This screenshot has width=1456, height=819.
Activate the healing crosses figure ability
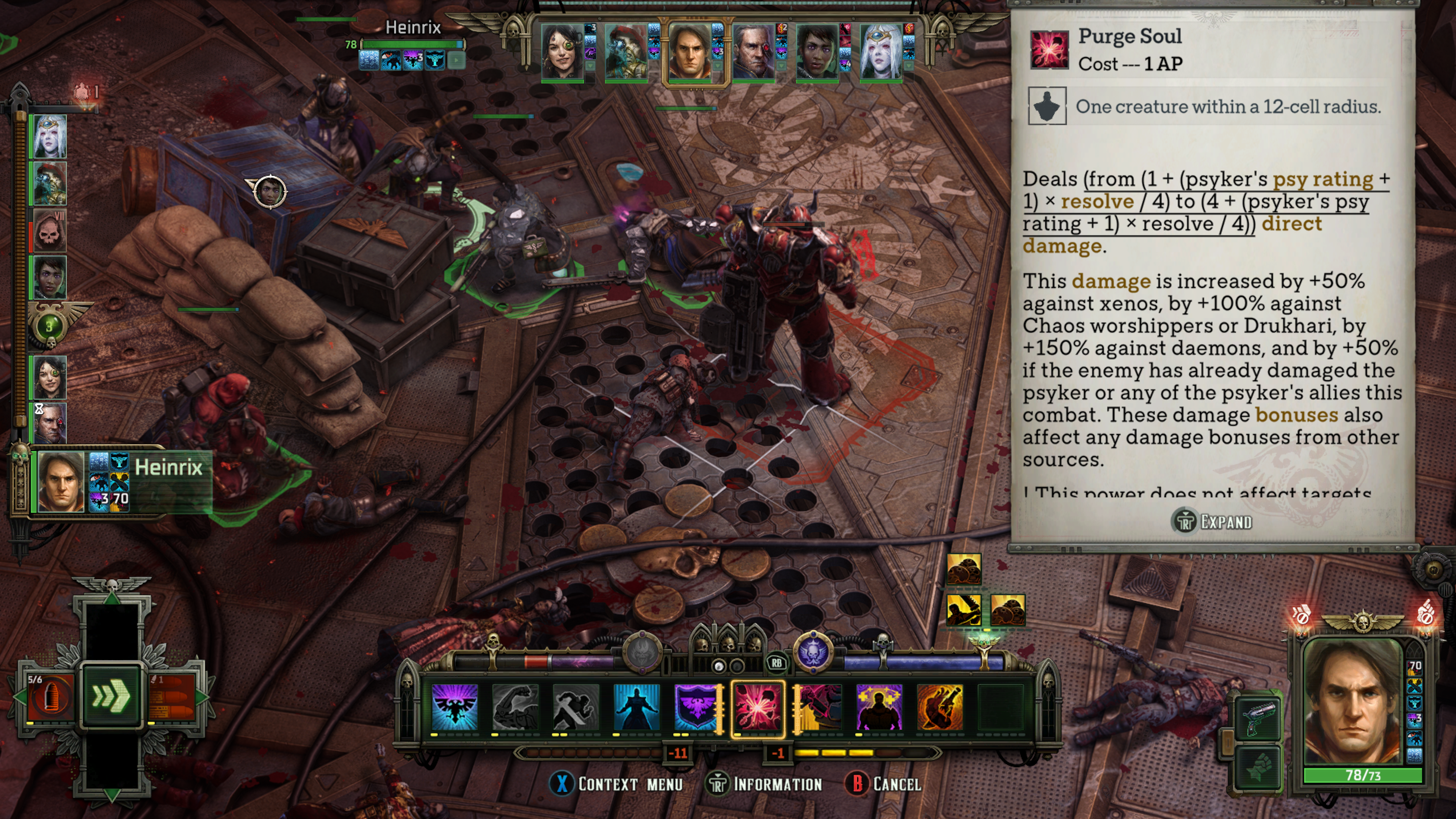879,708
